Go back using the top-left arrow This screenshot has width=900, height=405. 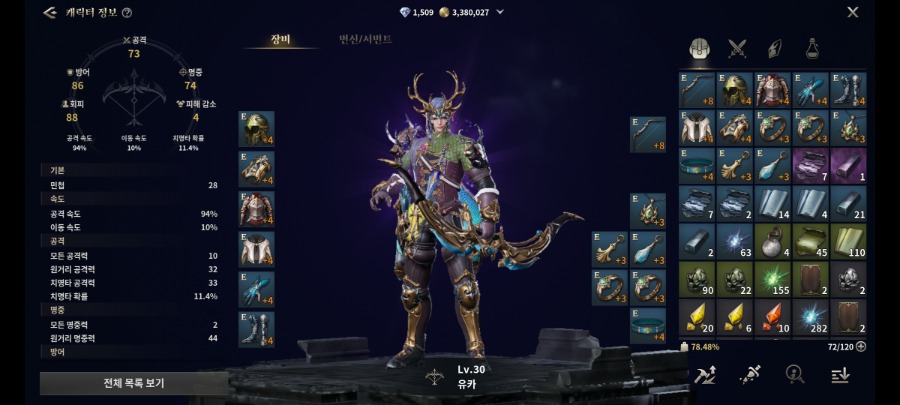(49, 13)
